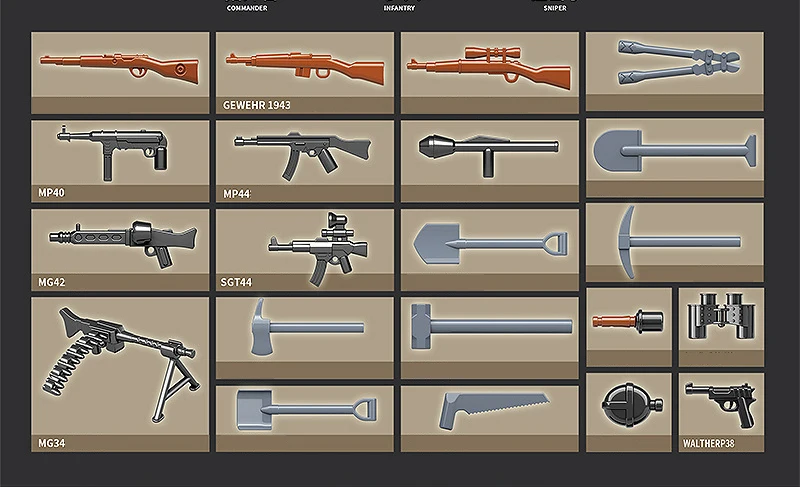Screen dimensions: 800x487
Task: Select the stick grenade tile
Action: 629,324
